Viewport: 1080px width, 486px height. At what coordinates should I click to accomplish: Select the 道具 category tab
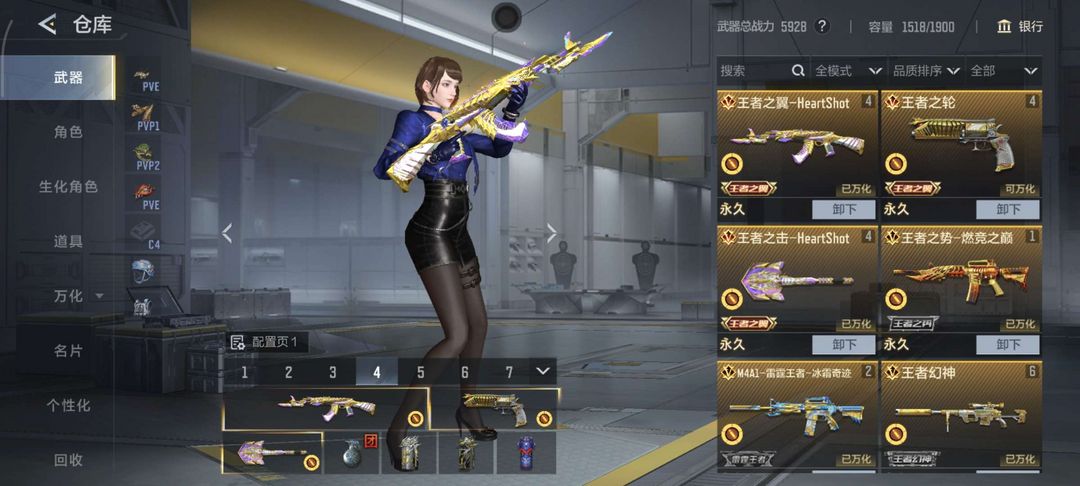pyautogui.click(x=68, y=241)
